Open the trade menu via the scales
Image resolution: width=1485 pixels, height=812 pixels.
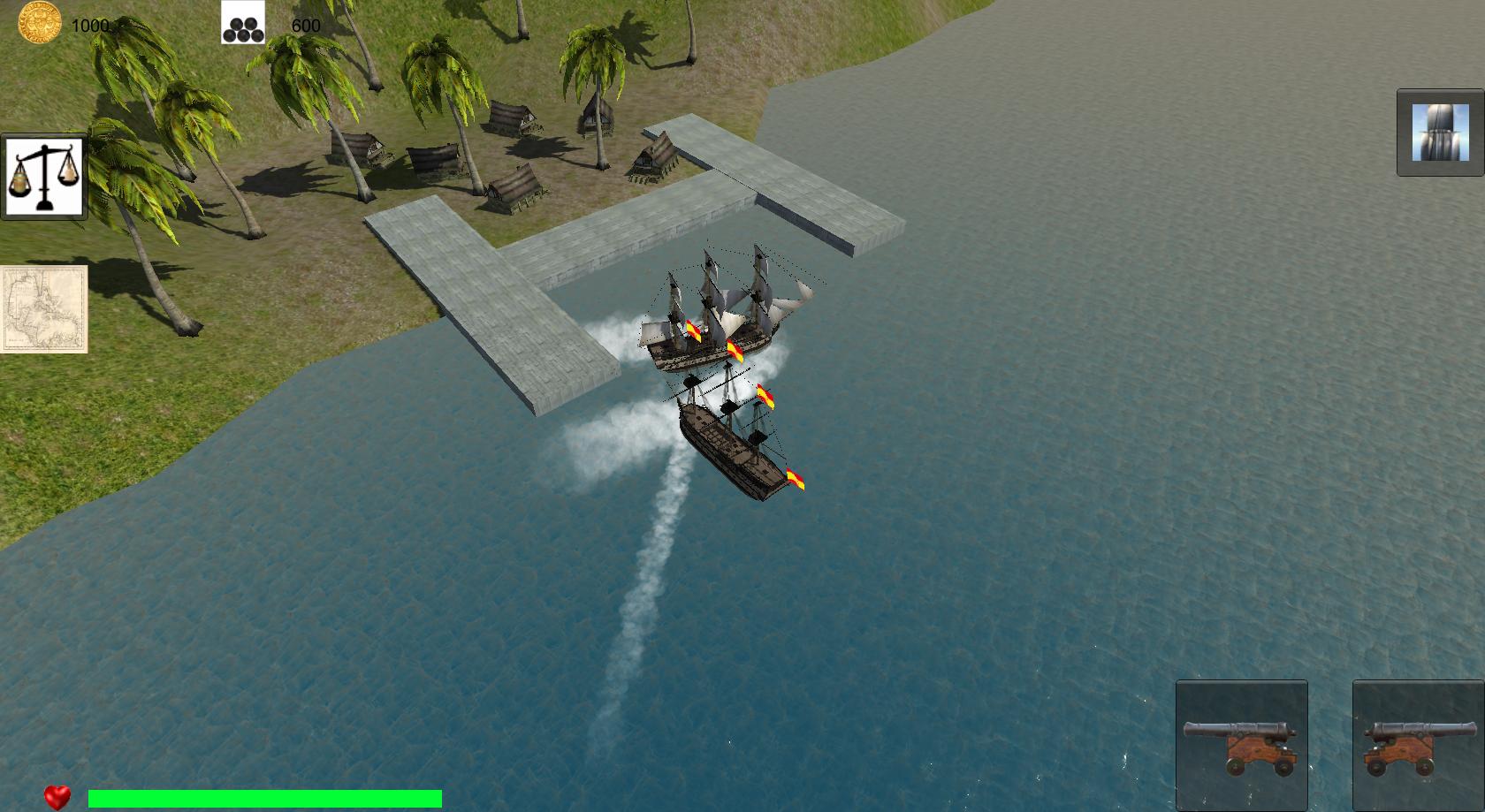tap(44, 174)
